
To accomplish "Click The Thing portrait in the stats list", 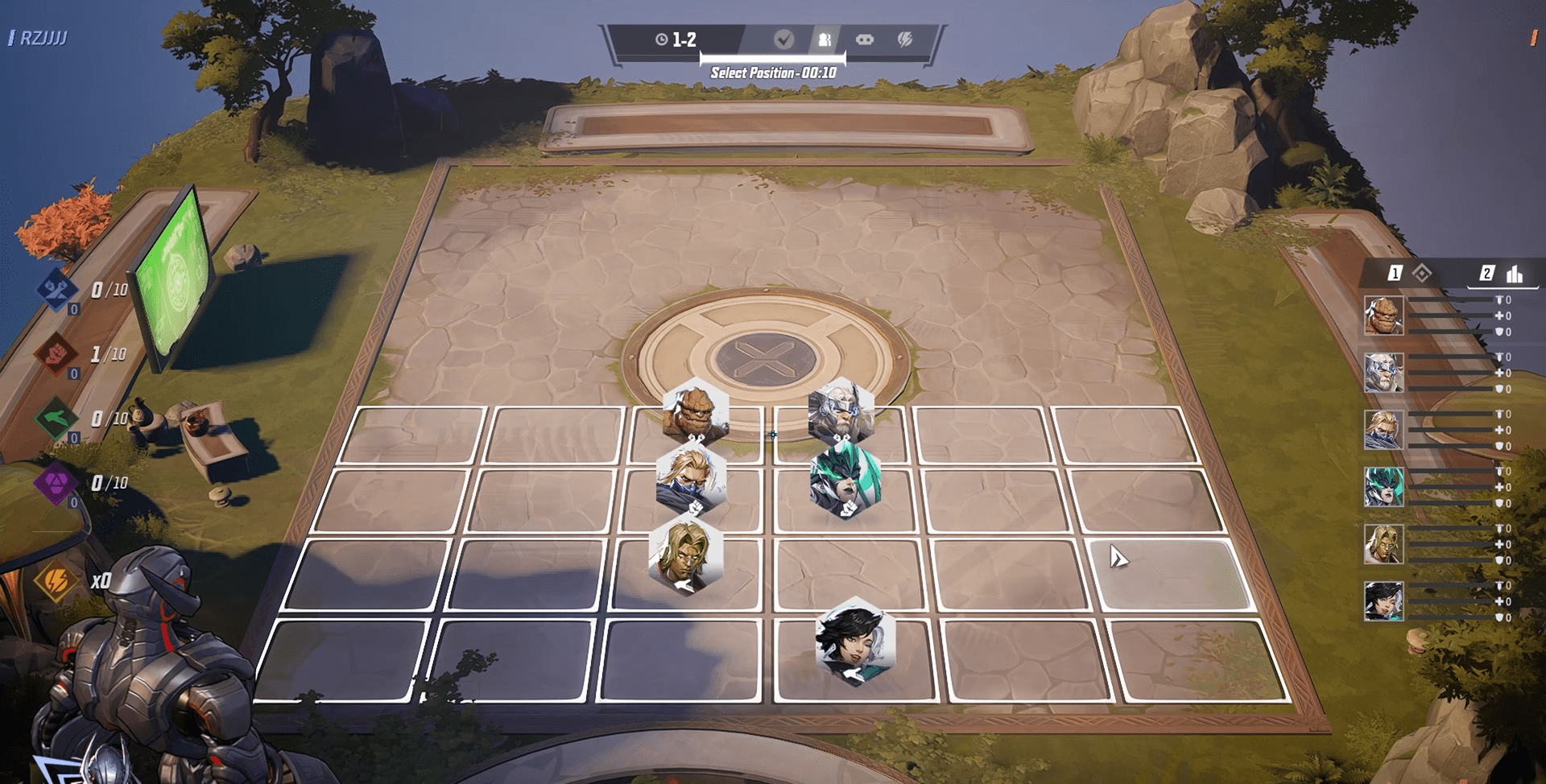I will click(x=1383, y=316).
